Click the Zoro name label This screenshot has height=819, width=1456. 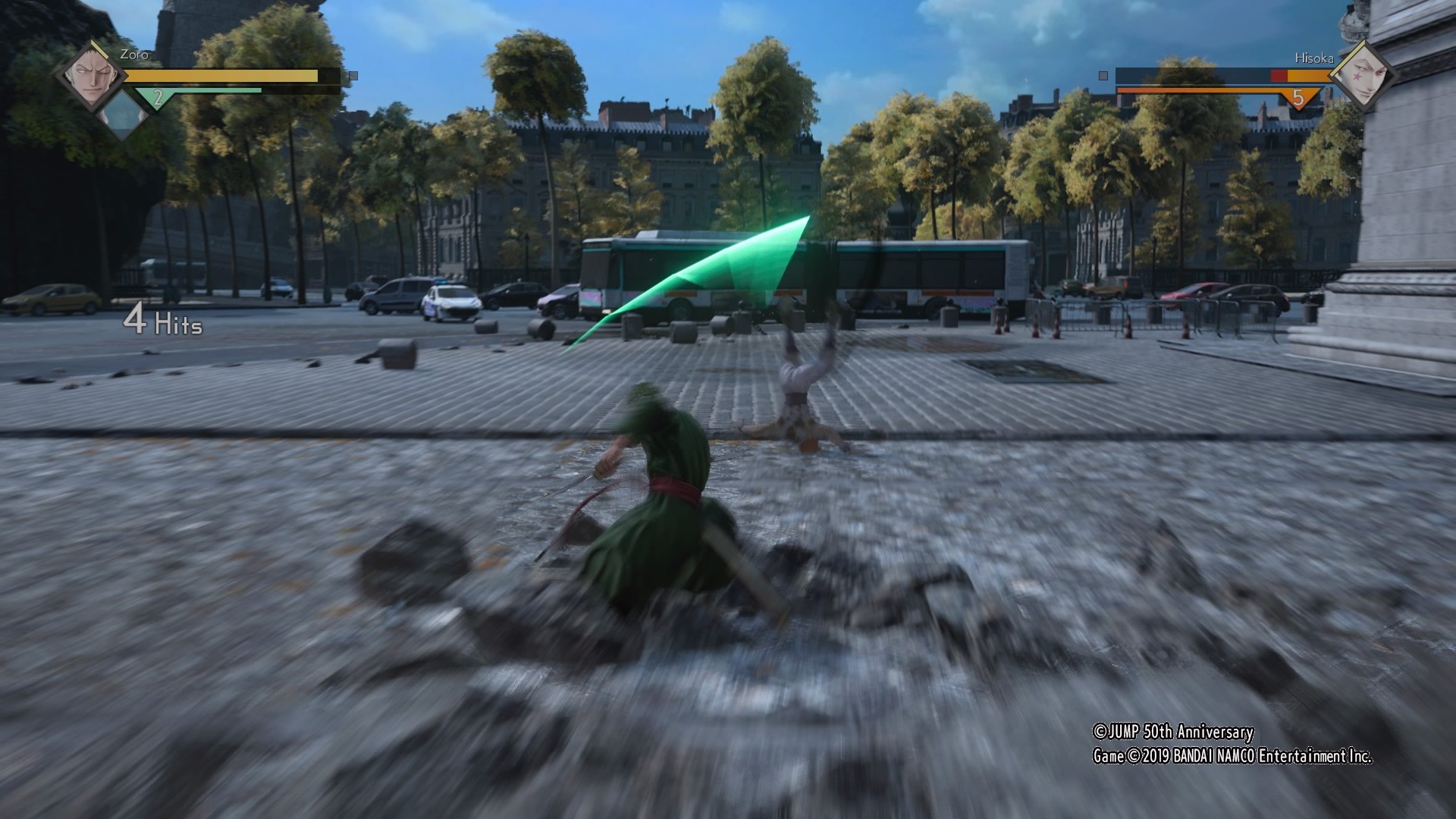(133, 55)
